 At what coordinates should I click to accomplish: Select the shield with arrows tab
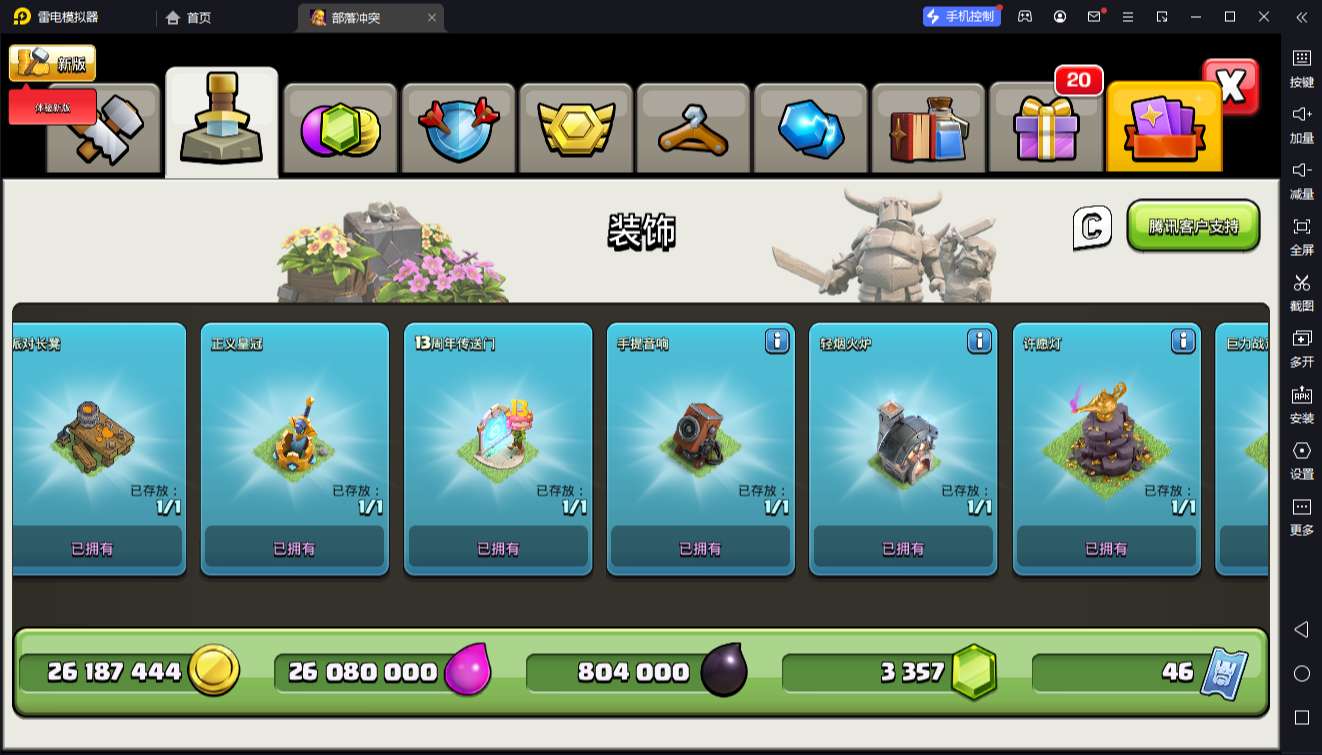click(x=457, y=129)
